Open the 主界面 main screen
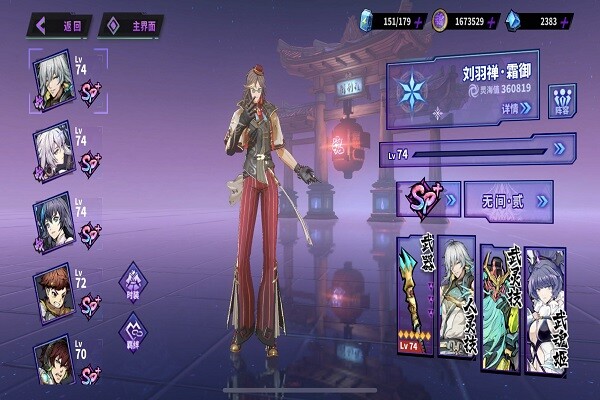Screen dimensions: 600x400 [x=132, y=25]
